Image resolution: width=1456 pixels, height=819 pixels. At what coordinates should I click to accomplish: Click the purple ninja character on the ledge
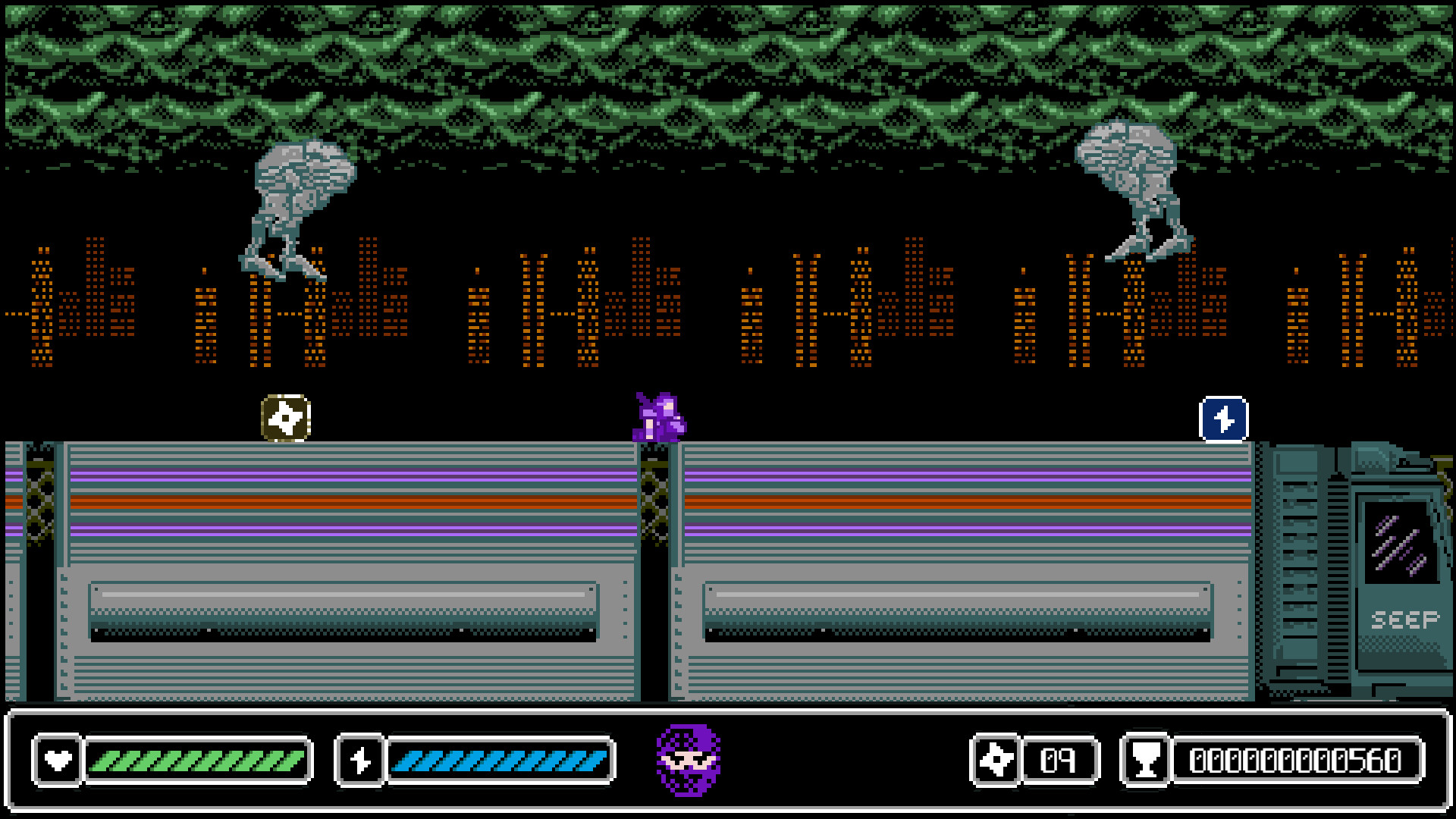click(658, 418)
